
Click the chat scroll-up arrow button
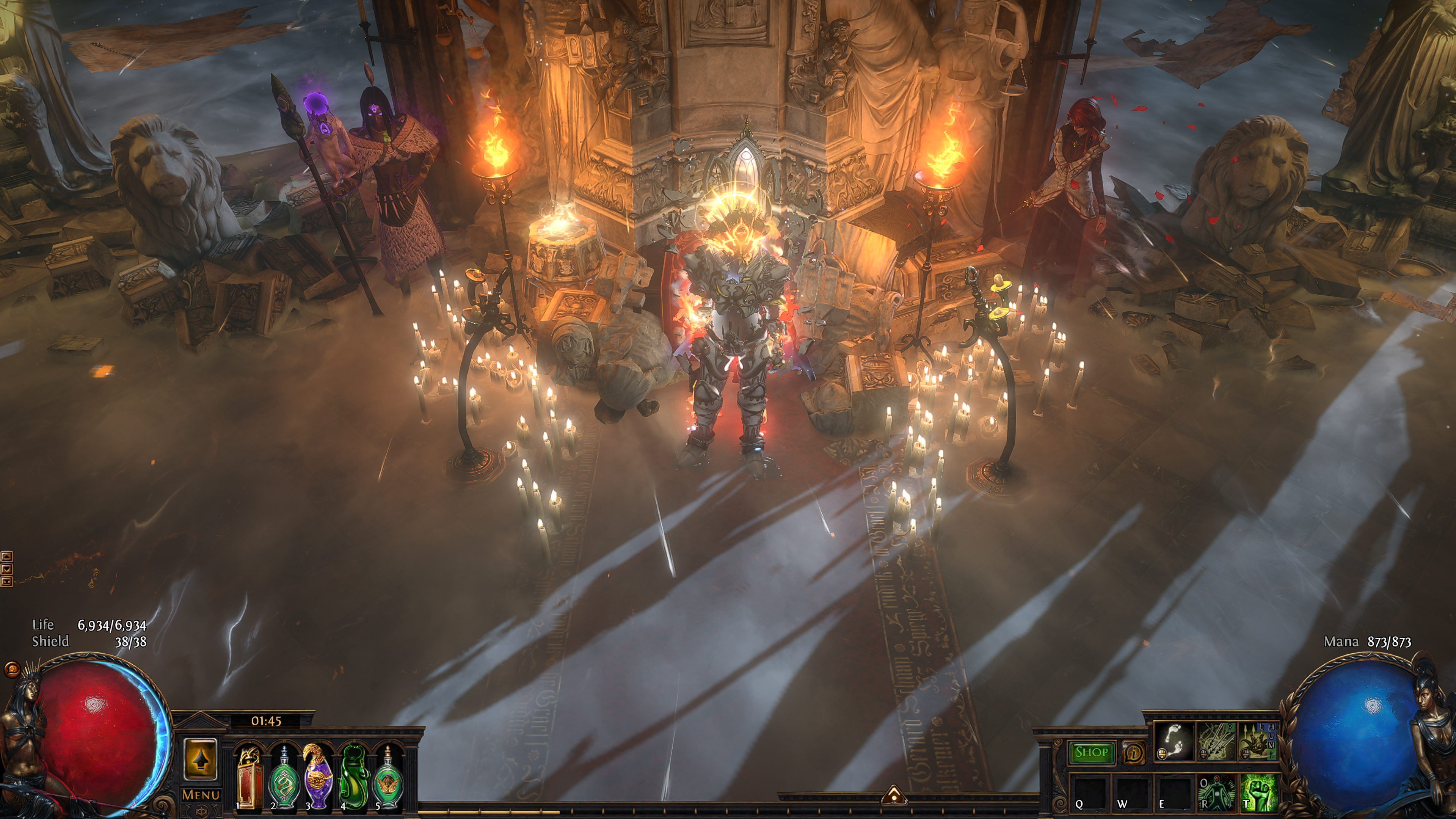6,557
